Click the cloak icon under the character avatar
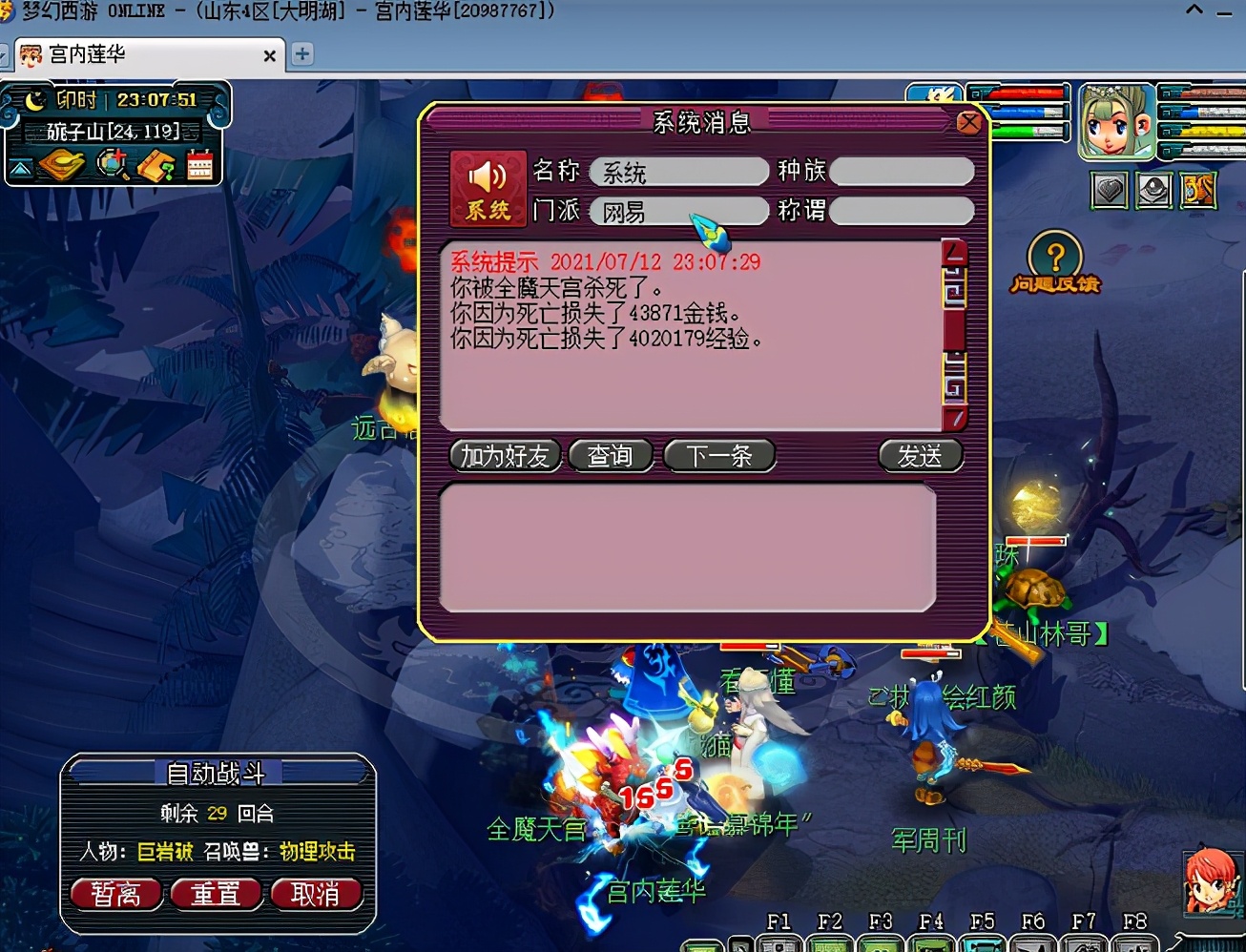This screenshot has height=952, width=1246. [x=1152, y=191]
